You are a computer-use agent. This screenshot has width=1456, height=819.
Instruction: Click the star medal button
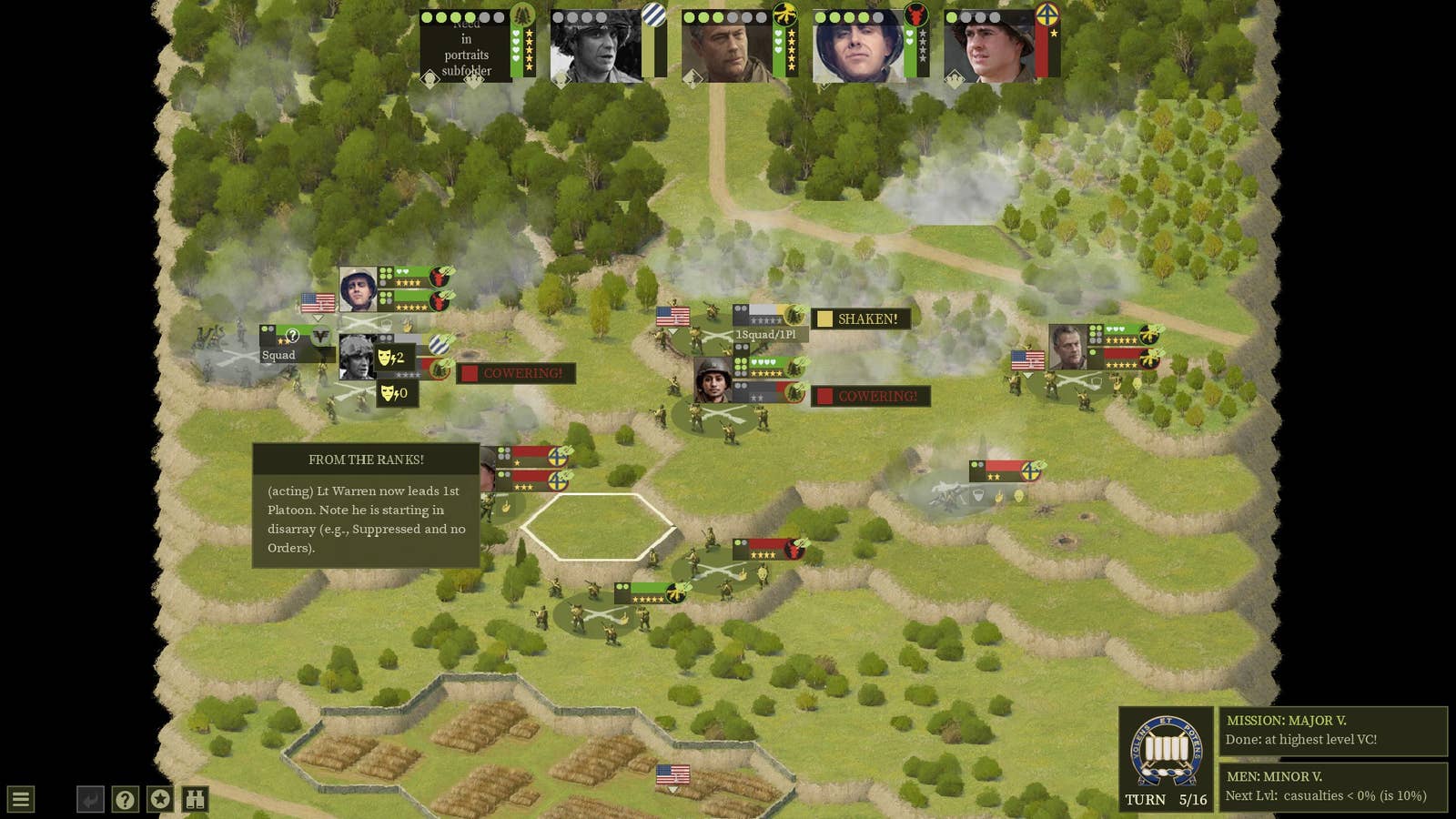click(160, 800)
